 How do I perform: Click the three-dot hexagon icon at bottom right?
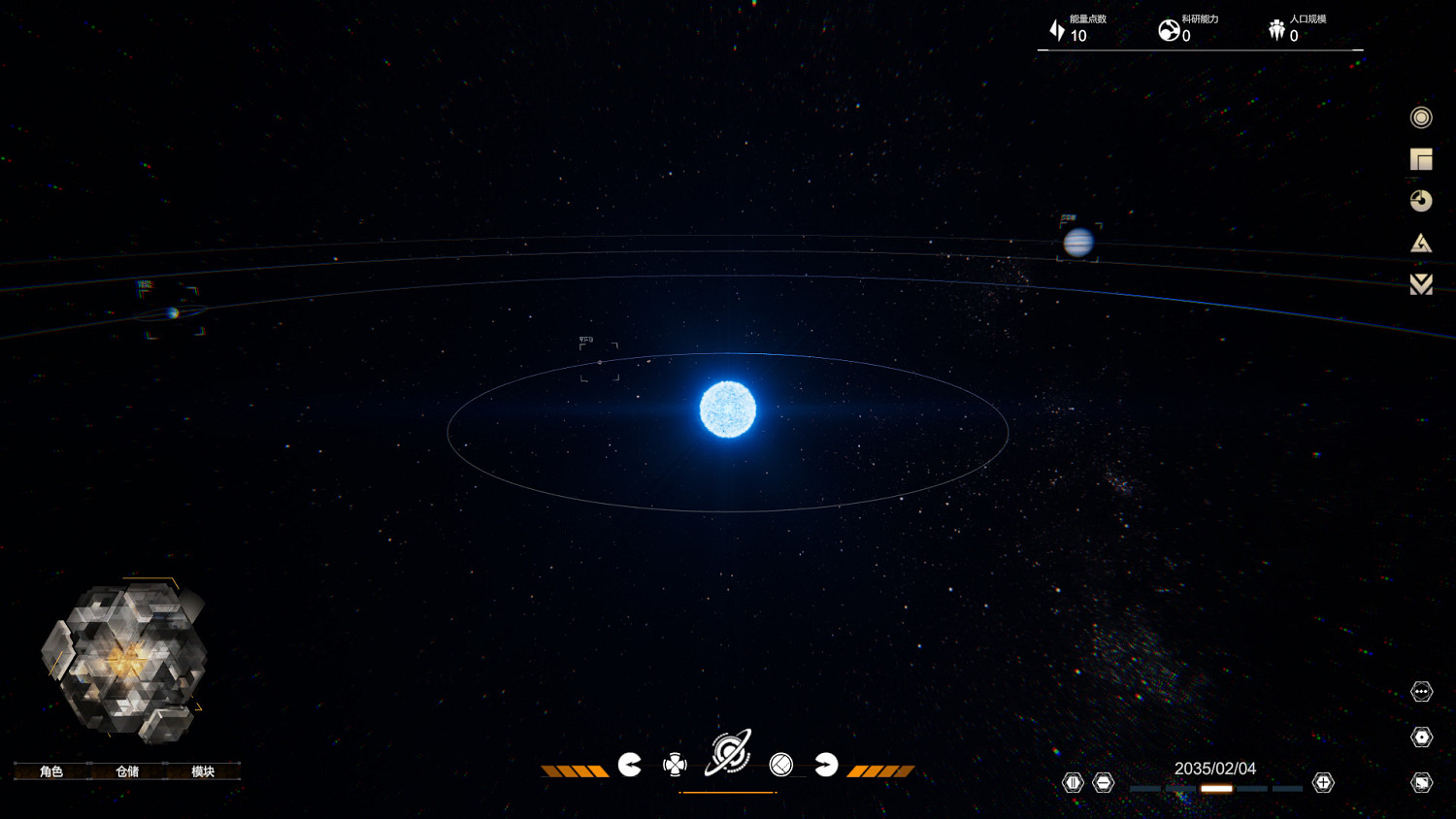tap(1420, 692)
